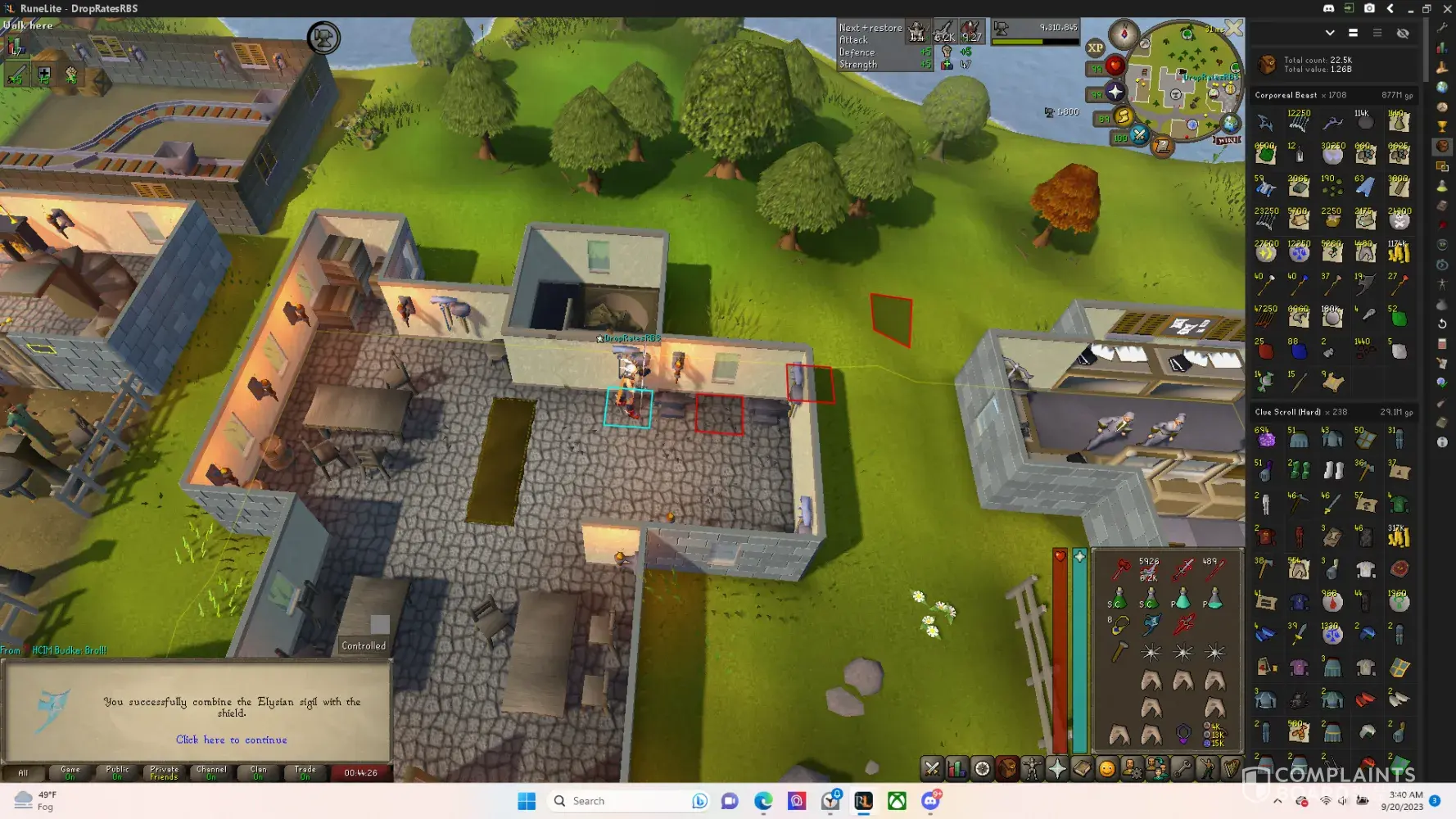The width and height of the screenshot is (1456, 819).
Task: Choose the Trade chat filter tab
Action: coord(305,772)
